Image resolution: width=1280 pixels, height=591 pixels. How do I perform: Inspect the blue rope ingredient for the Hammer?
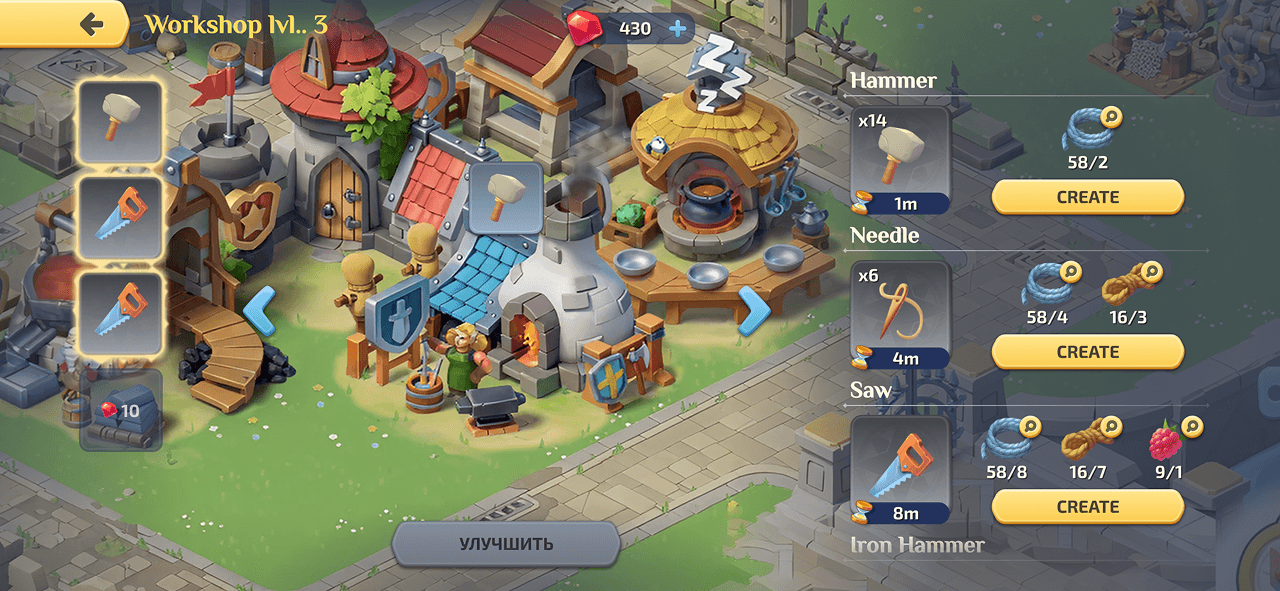(x=1088, y=131)
